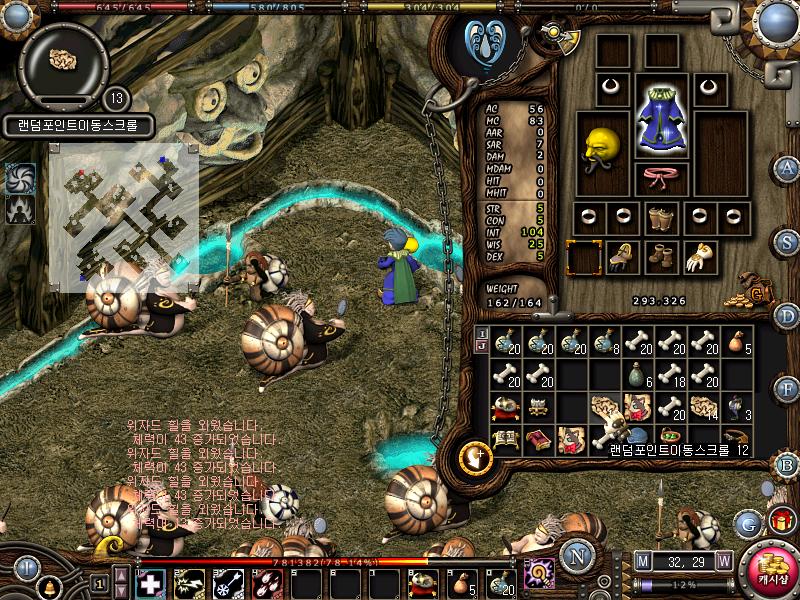The image size is (800, 600).
Task: Click the round G button
Action: tap(747, 522)
